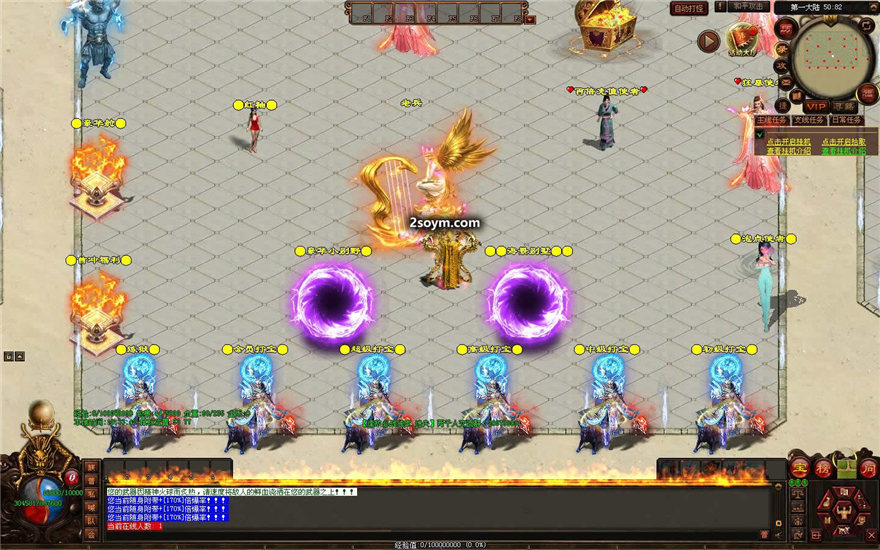Click the 点击开启拾取 auto-pickup link
The height and width of the screenshot is (550, 880).
click(x=843, y=141)
